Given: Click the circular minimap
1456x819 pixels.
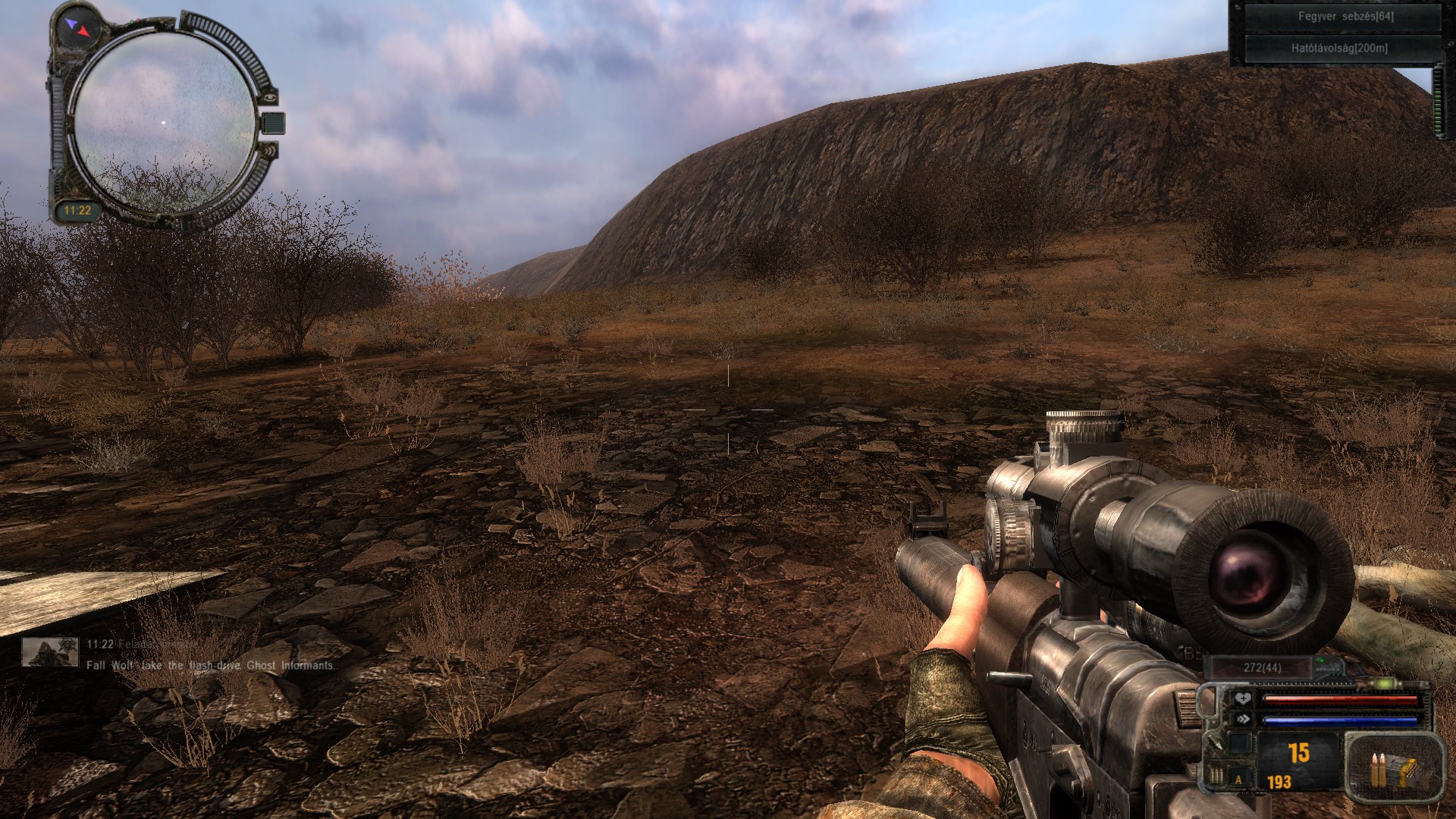Looking at the screenshot, I should tap(164, 121).
